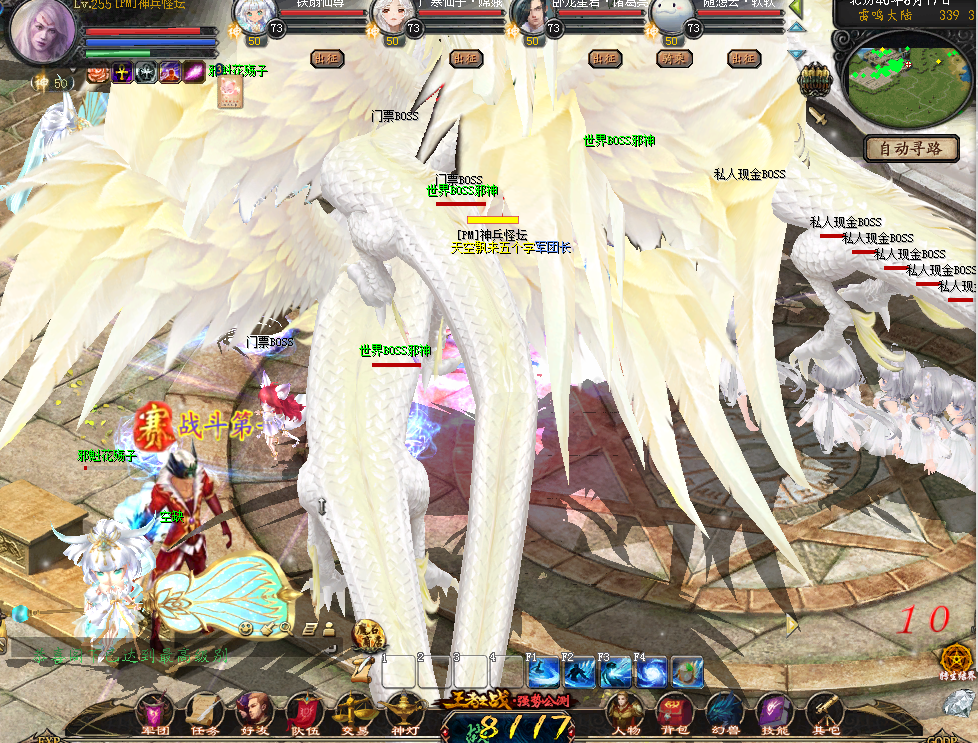
Task: Select the player portrait at top left
Action: pyautogui.click(x=45, y=32)
